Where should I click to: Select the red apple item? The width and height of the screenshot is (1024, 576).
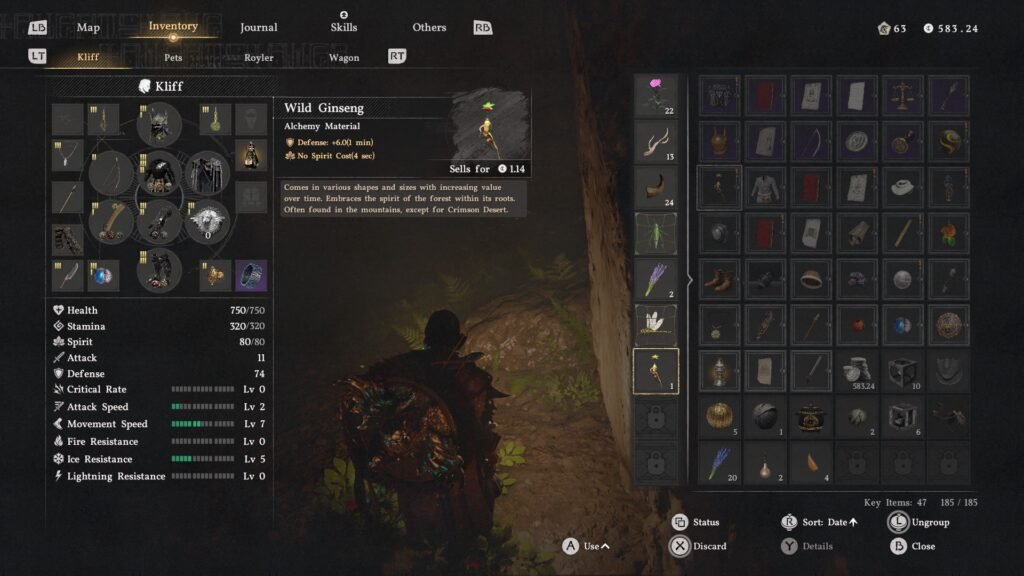pos(857,325)
